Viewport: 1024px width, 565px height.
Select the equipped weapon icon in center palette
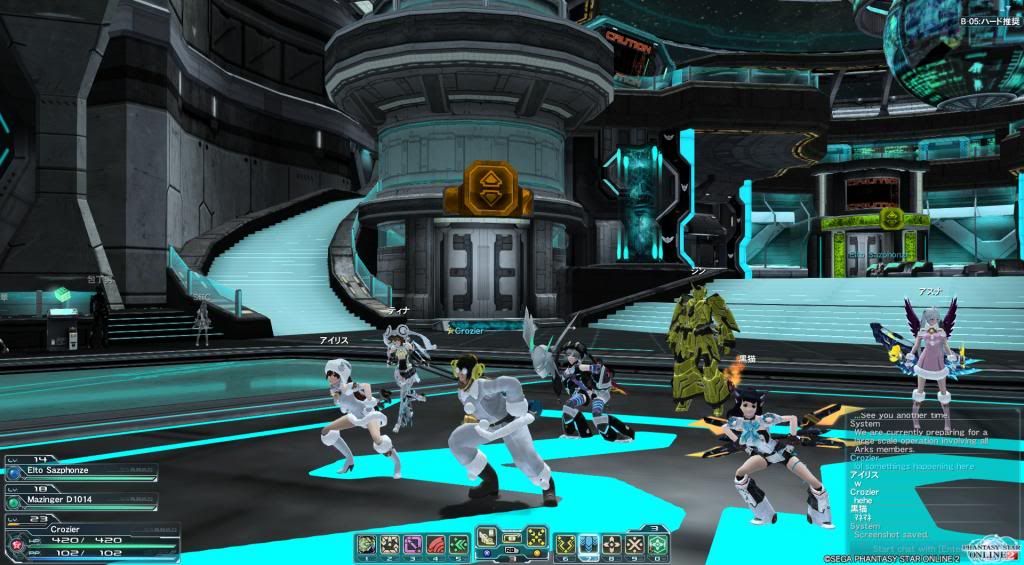point(487,535)
